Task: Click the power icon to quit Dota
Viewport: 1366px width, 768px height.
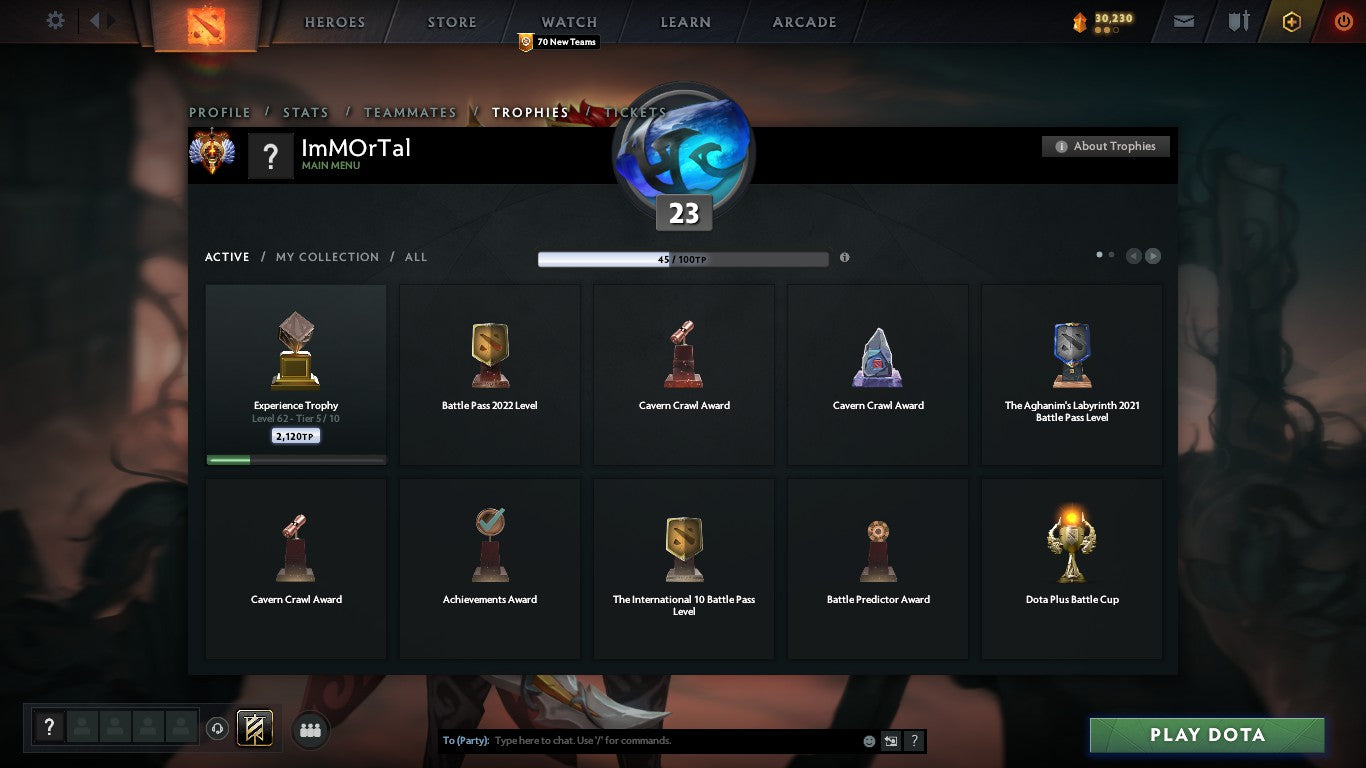Action: point(1343,20)
